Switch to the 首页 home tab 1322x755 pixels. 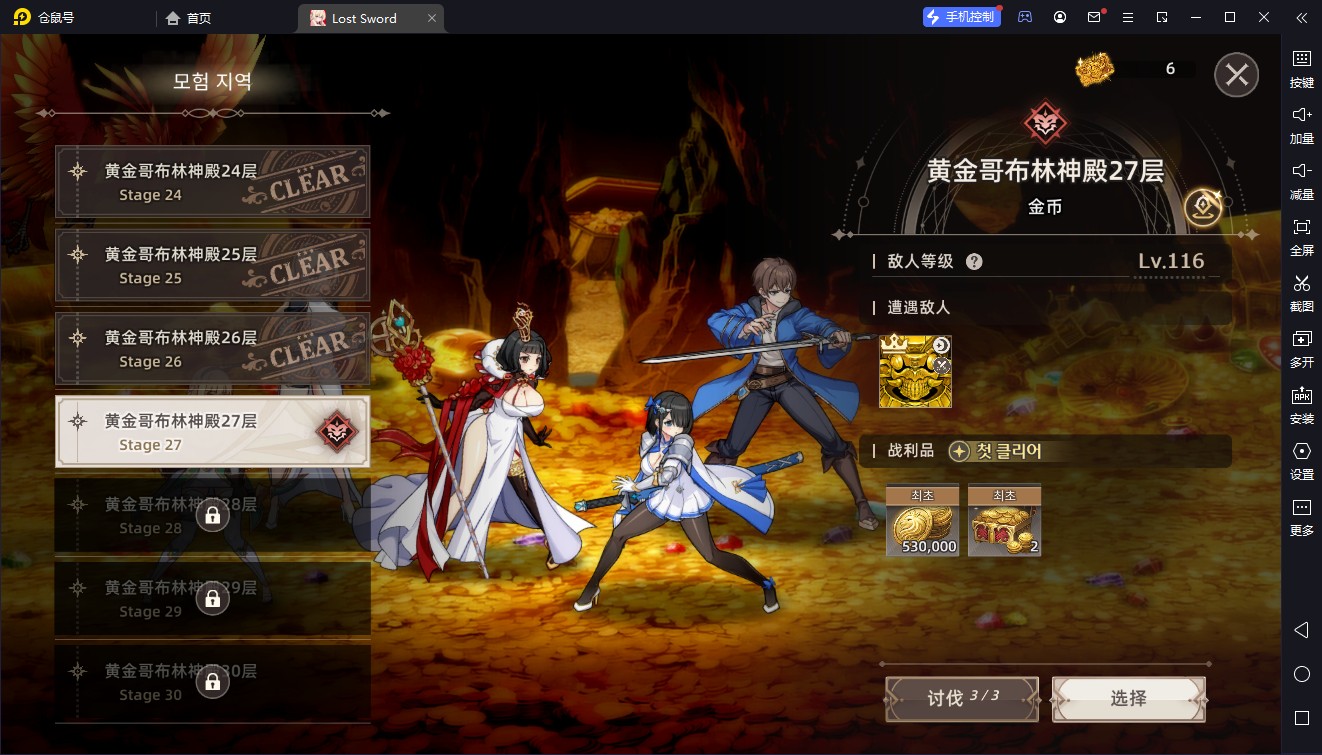pyautogui.click(x=189, y=18)
